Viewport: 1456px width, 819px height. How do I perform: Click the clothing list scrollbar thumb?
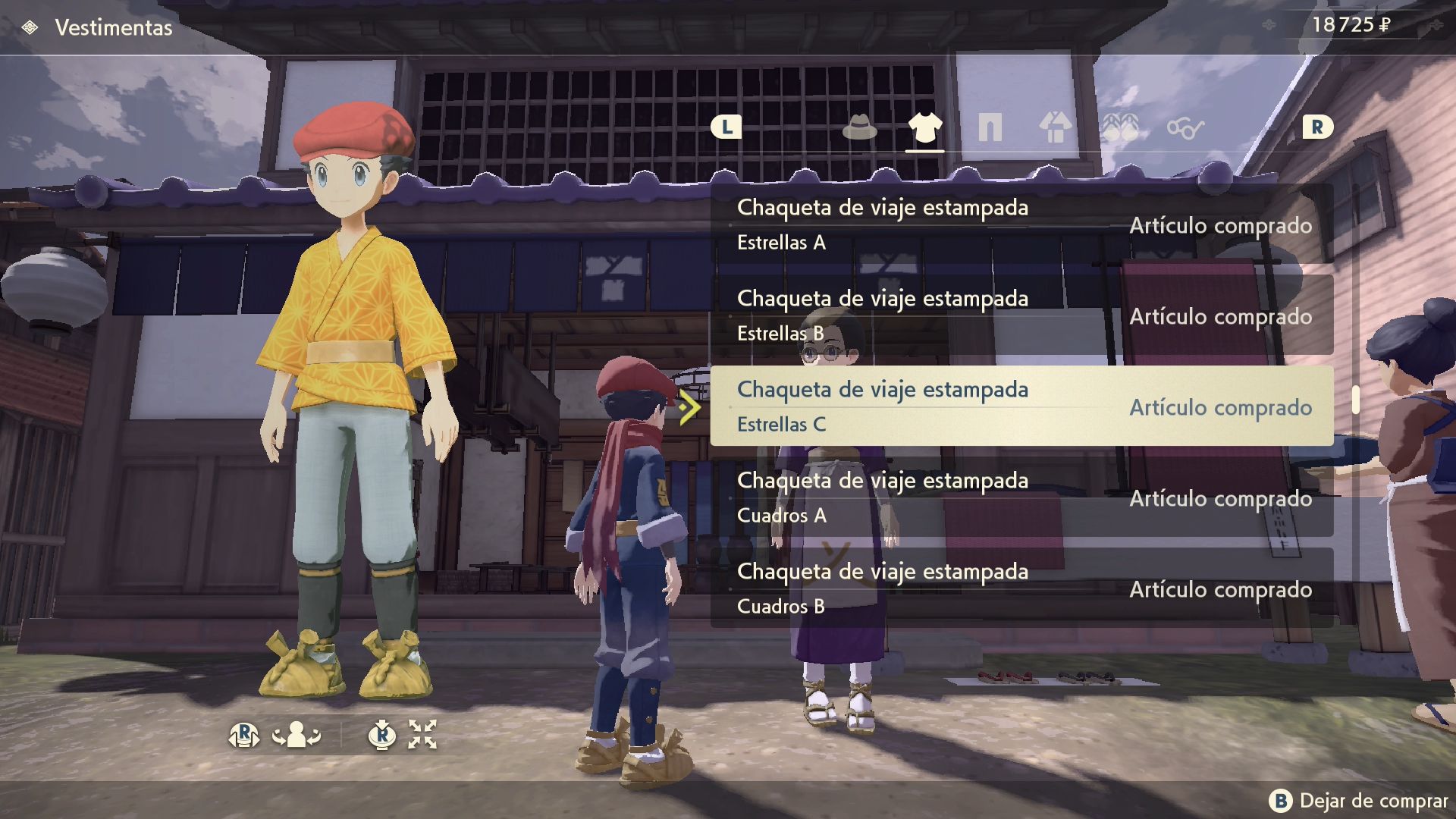[x=1355, y=400]
